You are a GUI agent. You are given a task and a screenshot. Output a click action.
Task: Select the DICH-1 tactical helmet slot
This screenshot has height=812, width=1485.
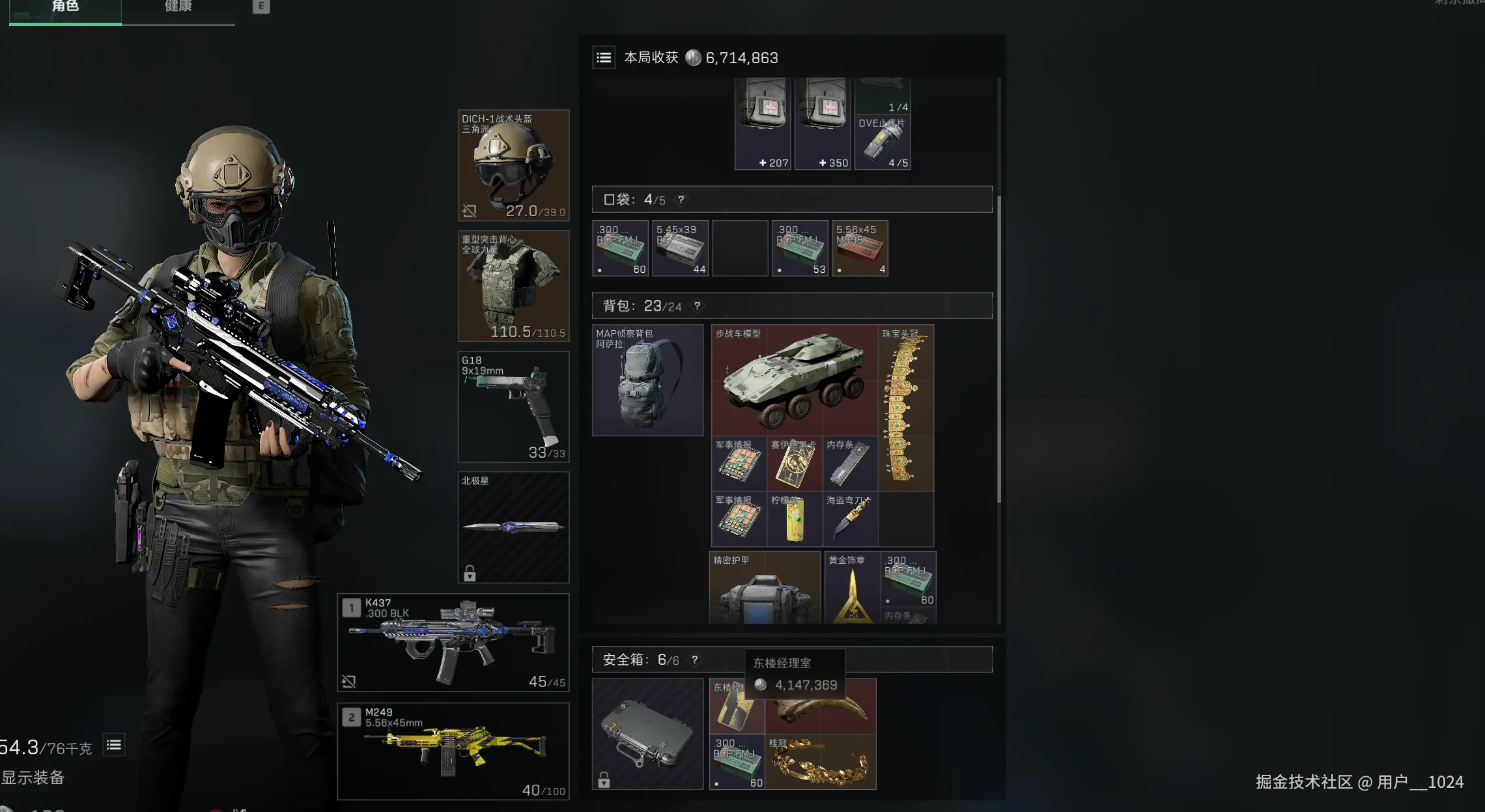coord(513,165)
